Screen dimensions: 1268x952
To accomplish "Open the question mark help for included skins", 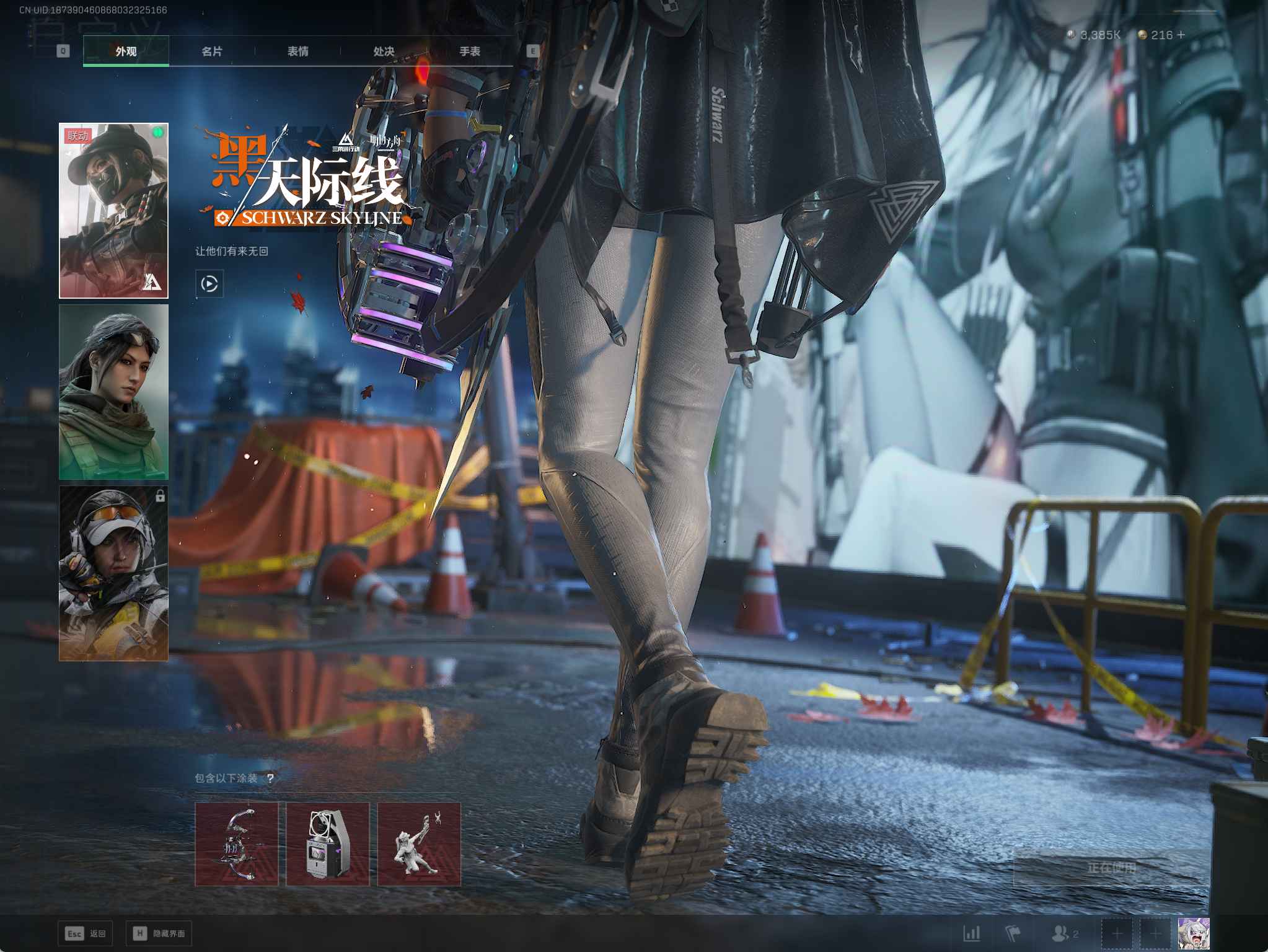I will 270,778.
